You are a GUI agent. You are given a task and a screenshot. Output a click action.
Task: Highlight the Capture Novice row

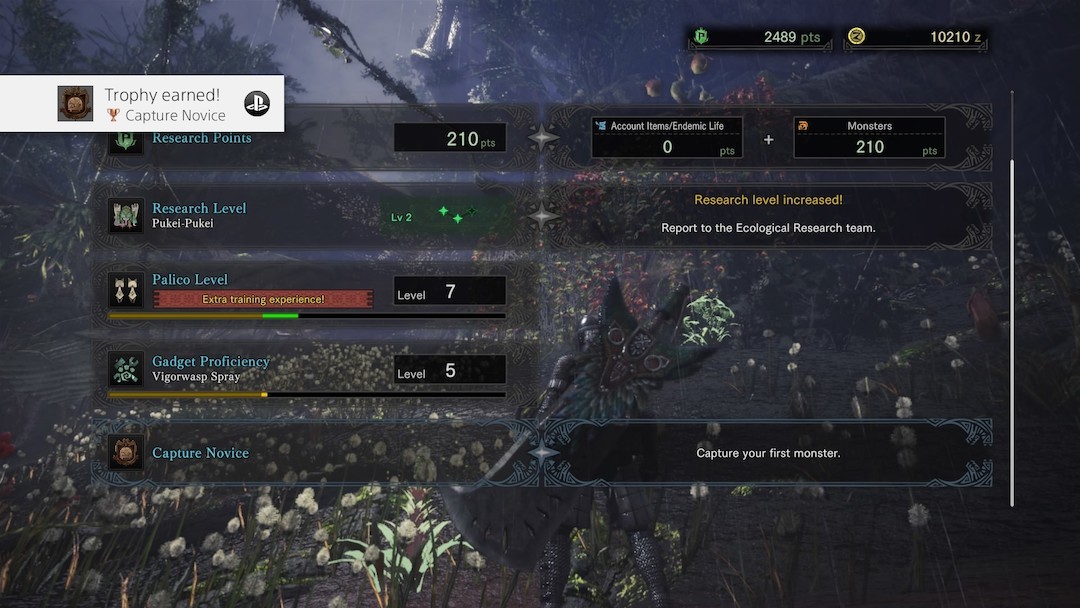pyautogui.click(x=310, y=453)
